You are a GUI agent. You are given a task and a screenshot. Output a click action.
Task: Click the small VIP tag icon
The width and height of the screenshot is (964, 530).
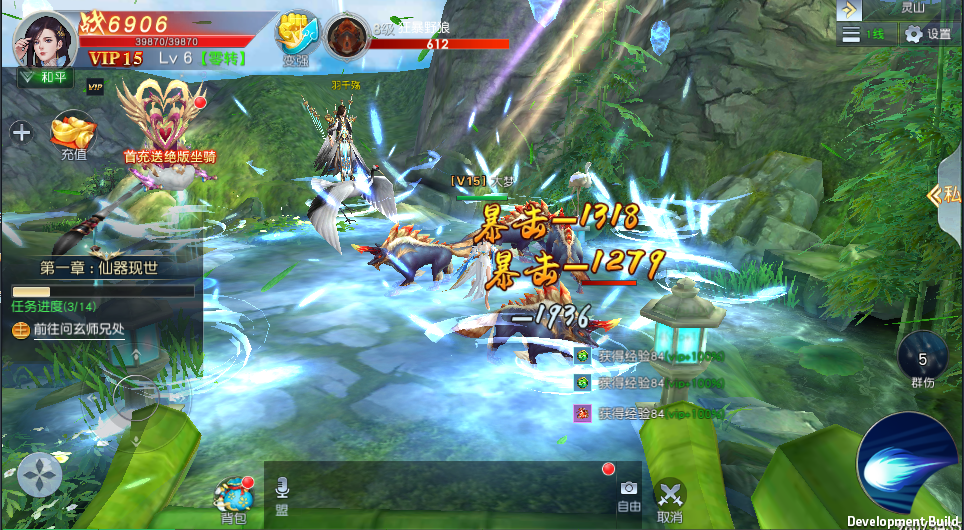tap(96, 87)
